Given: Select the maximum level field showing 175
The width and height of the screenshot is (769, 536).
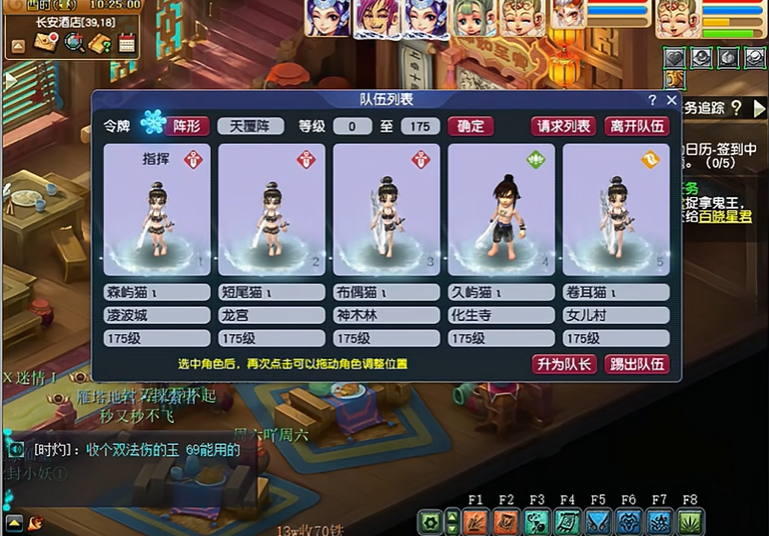Looking at the screenshot, I should (x=421, y=126).
